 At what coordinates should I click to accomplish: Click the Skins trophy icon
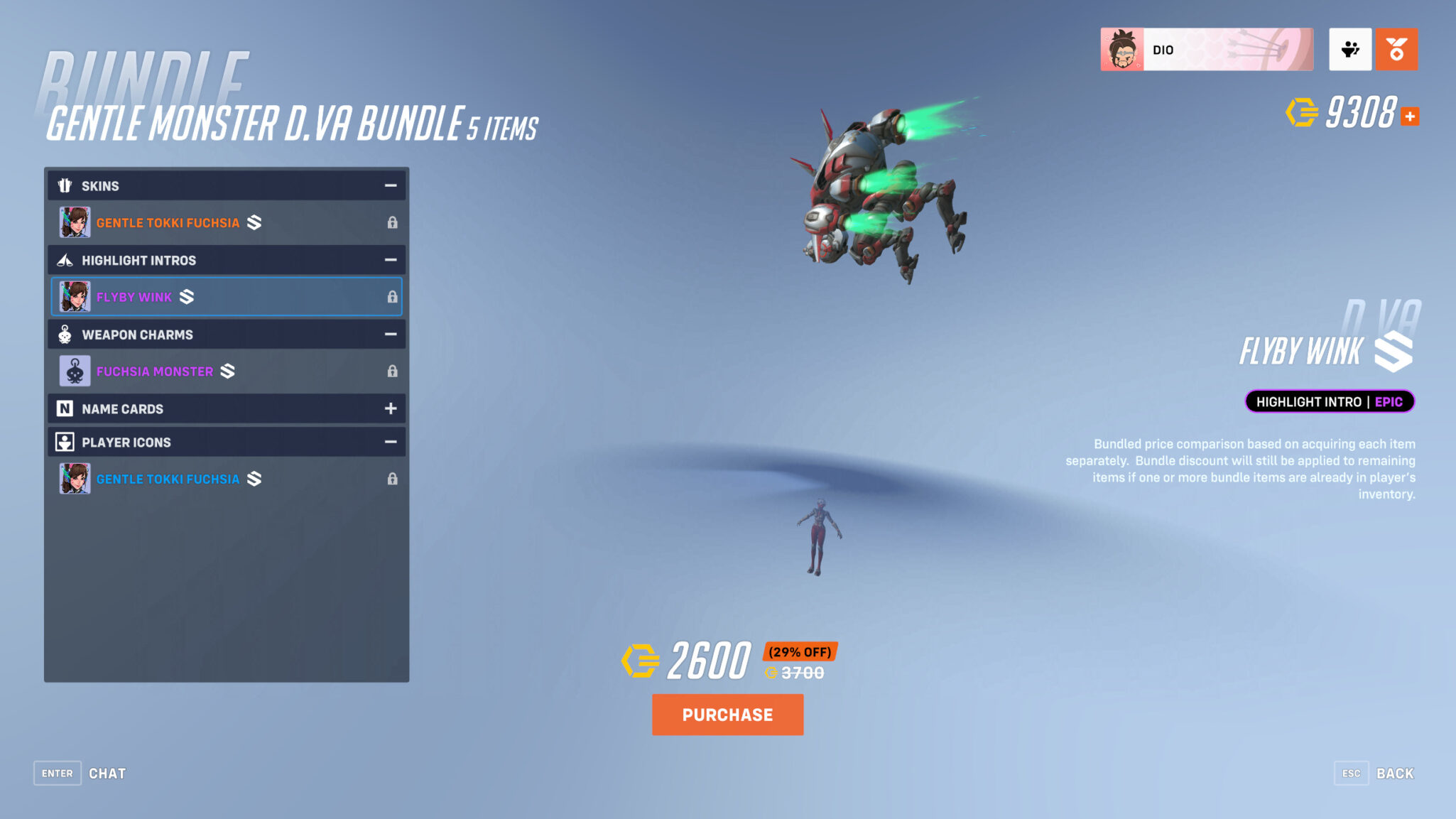coord(65,185)
